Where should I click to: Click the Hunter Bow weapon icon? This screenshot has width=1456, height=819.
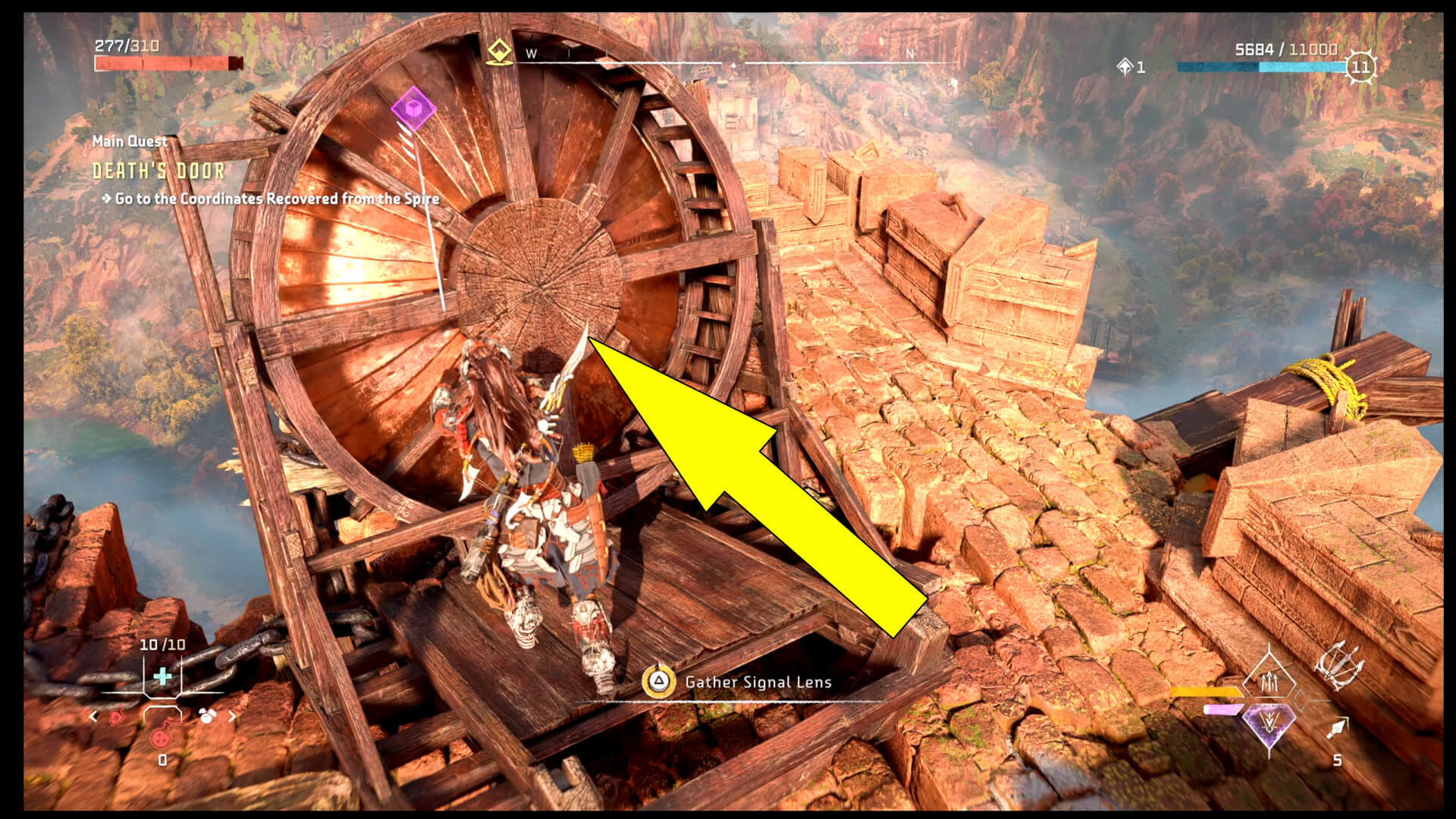pyautogui.click(x=1338, y=667)
